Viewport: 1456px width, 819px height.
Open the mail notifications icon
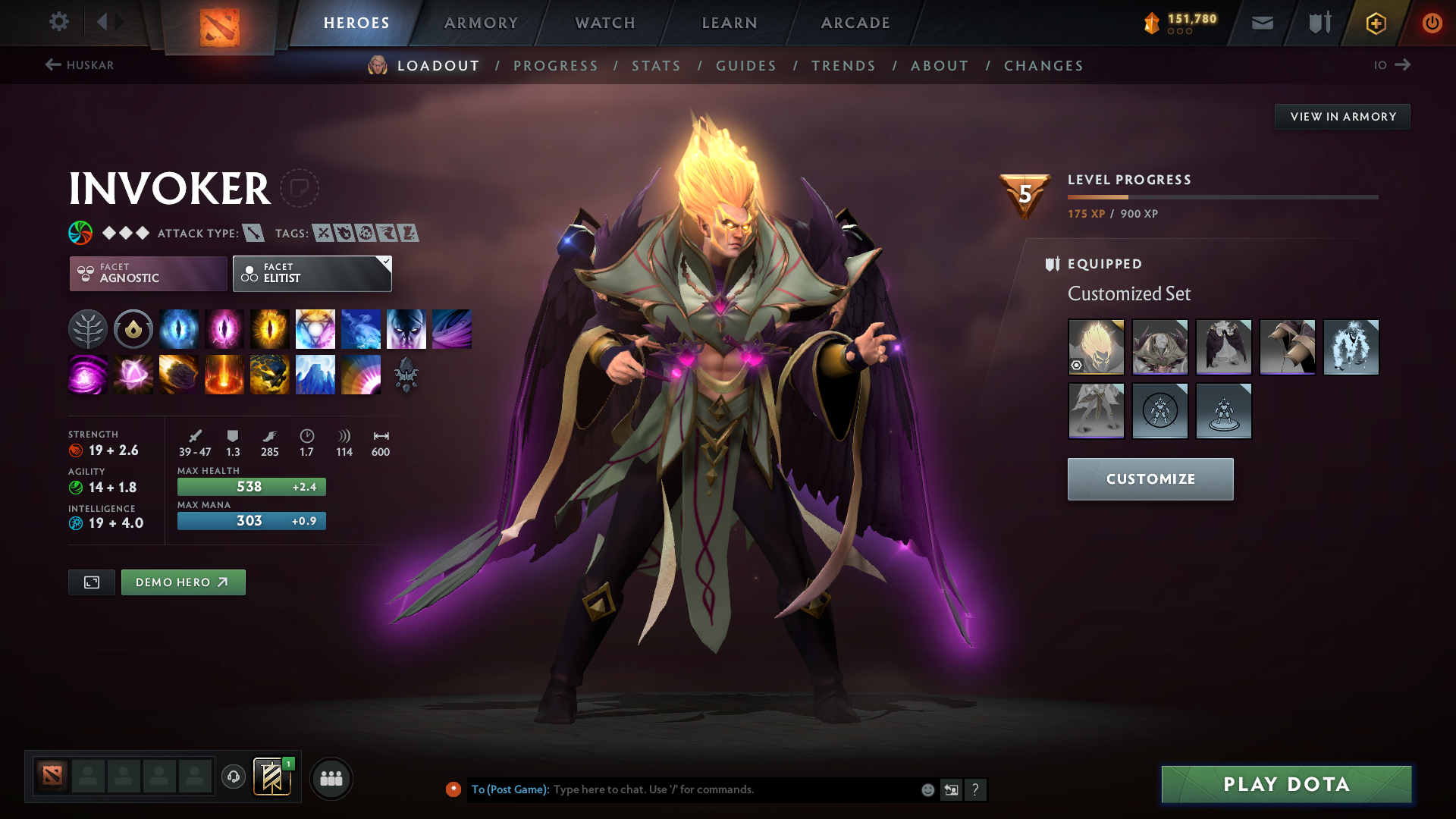(1262, 23)
